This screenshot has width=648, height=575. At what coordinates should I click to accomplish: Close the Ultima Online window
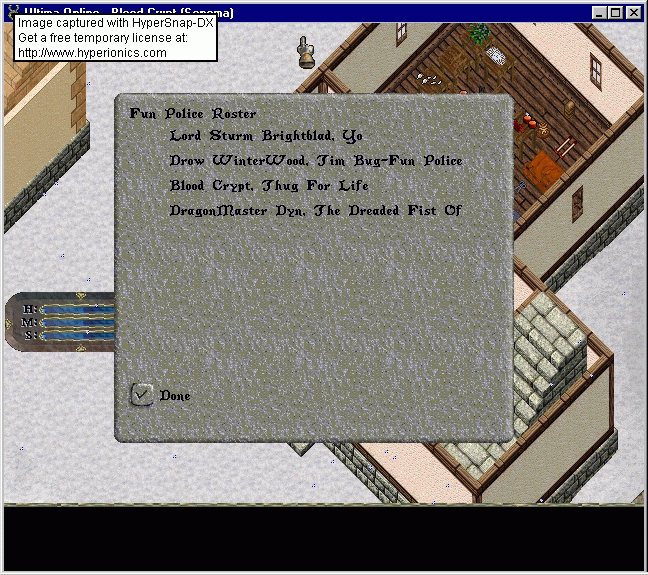[x=634, y=13]
